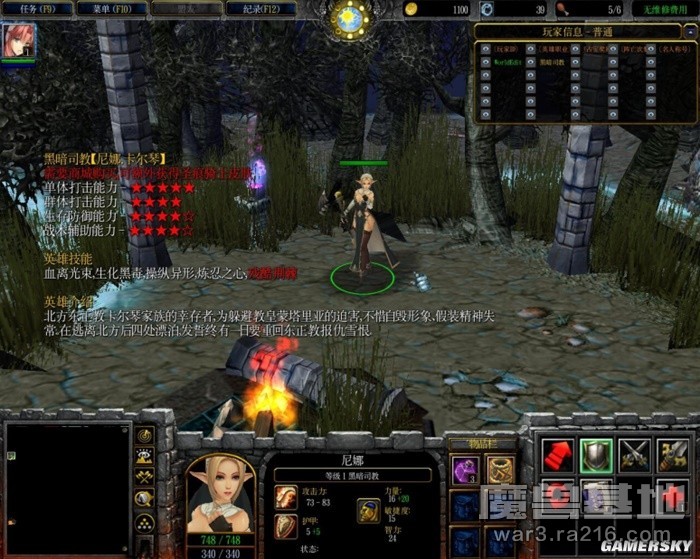Select the purple gem inventory item
The width and height of the screenshot is (700, 559).
(464, 469)
